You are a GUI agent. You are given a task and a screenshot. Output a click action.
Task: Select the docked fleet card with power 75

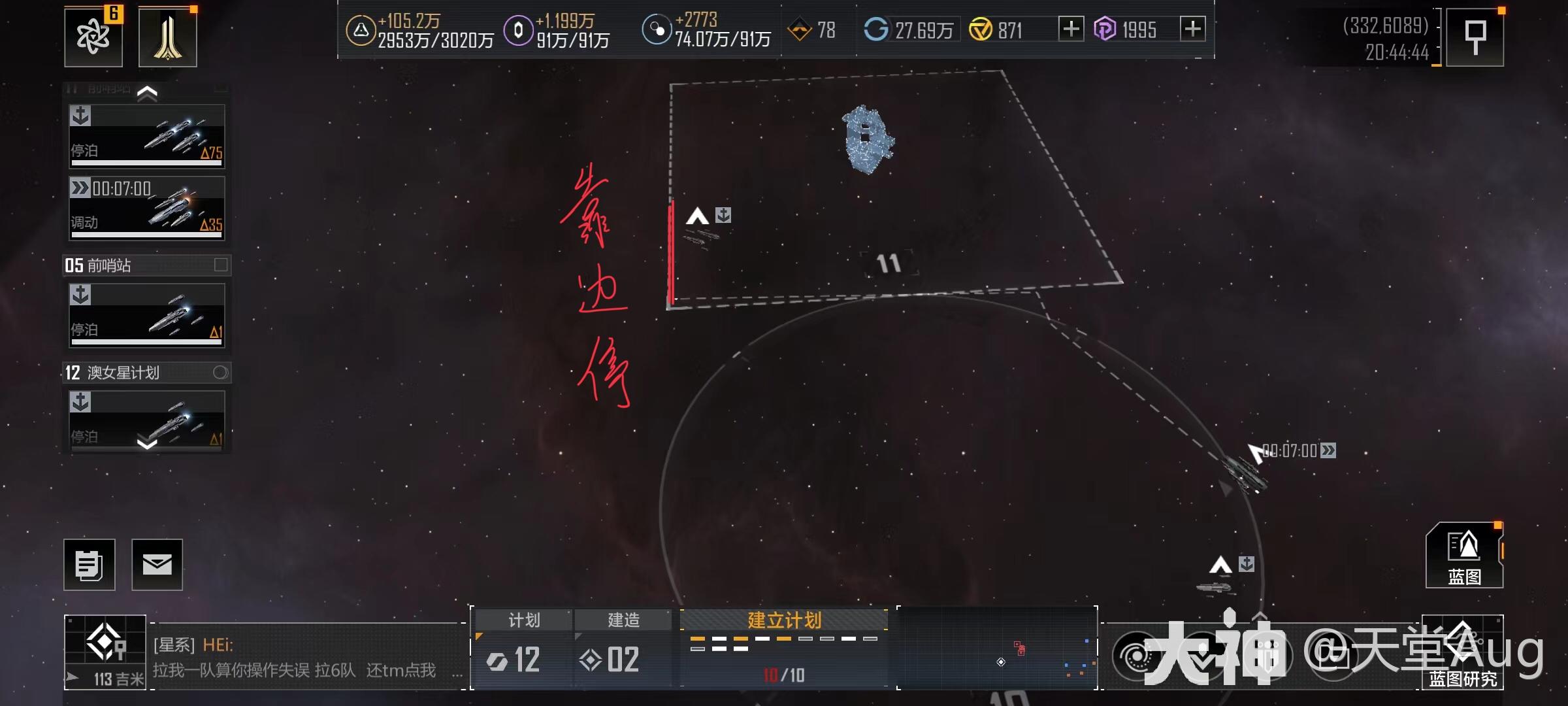click(147, 136)
